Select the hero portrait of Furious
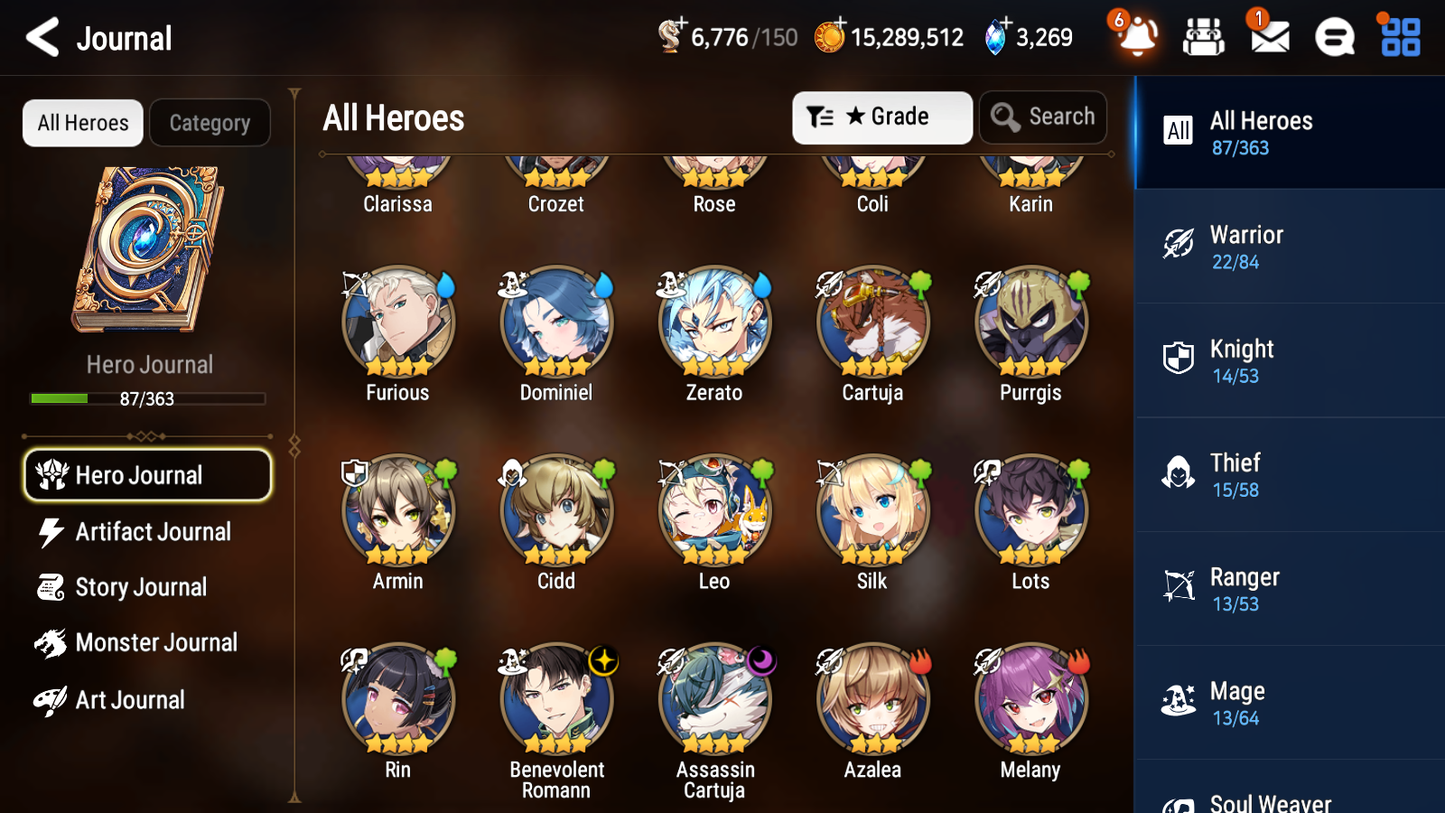 point(397,322)
